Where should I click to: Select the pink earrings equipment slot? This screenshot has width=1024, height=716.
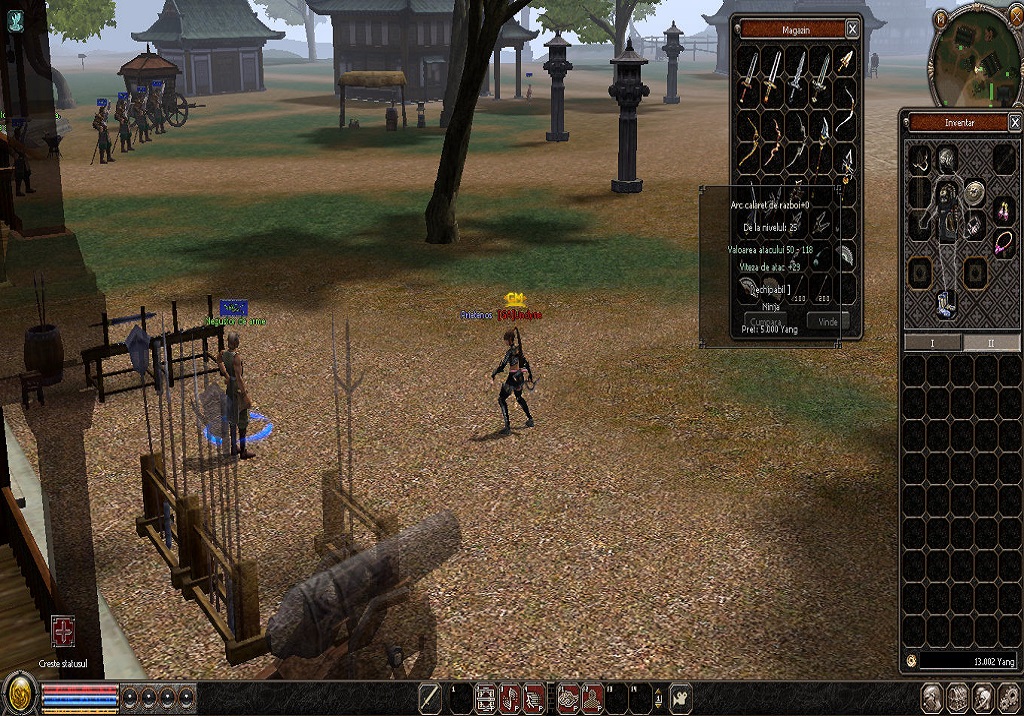(x=1003, y=210)
